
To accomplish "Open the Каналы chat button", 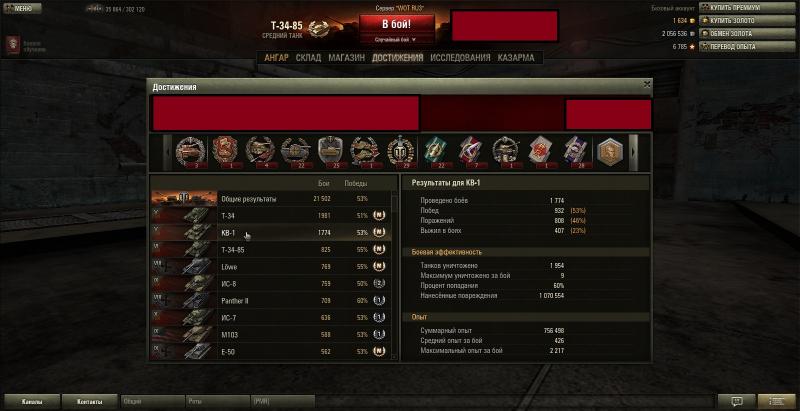I will [31, 401].
